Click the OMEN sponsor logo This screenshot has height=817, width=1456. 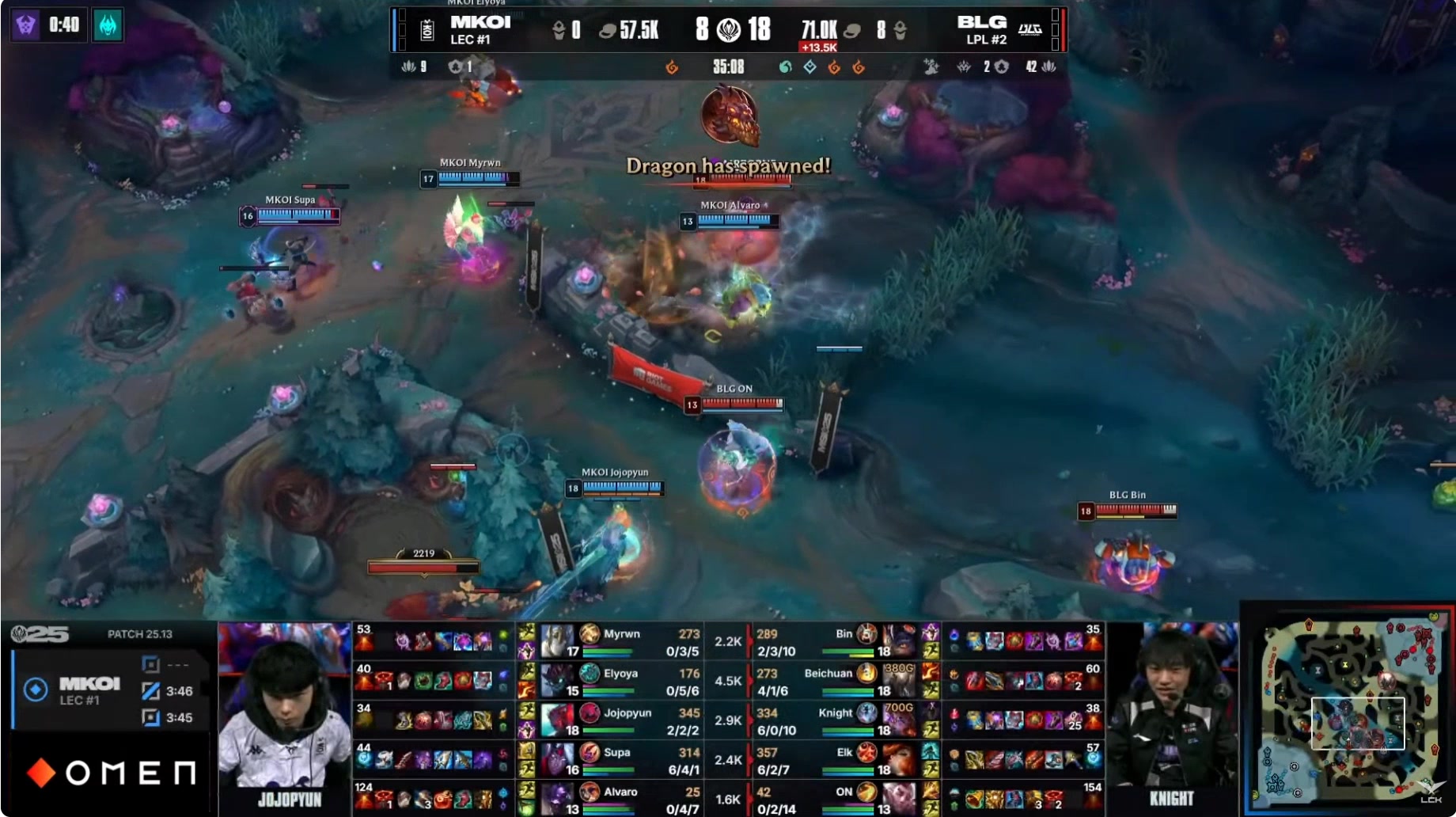[112, 773]
